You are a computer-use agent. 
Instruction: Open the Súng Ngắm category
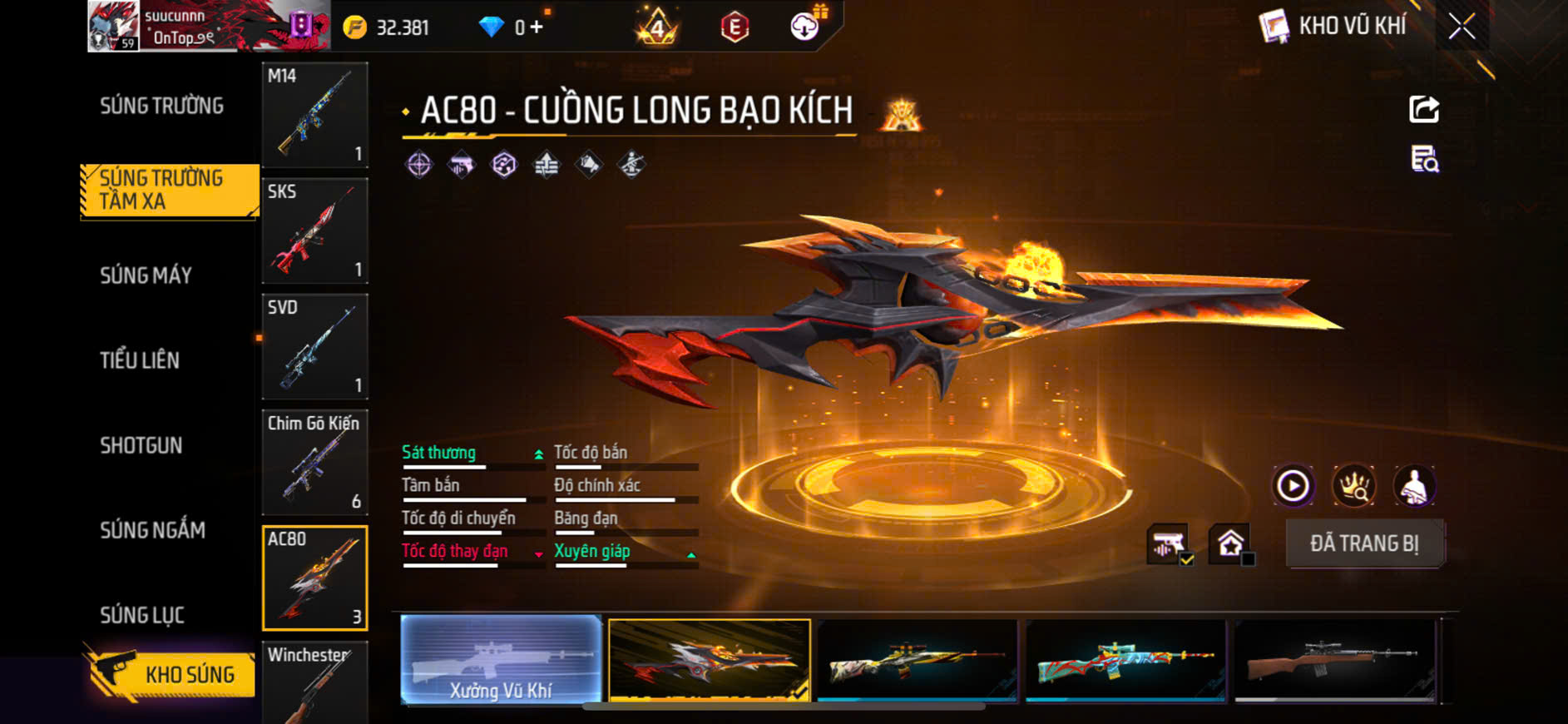tap(152, 530)
